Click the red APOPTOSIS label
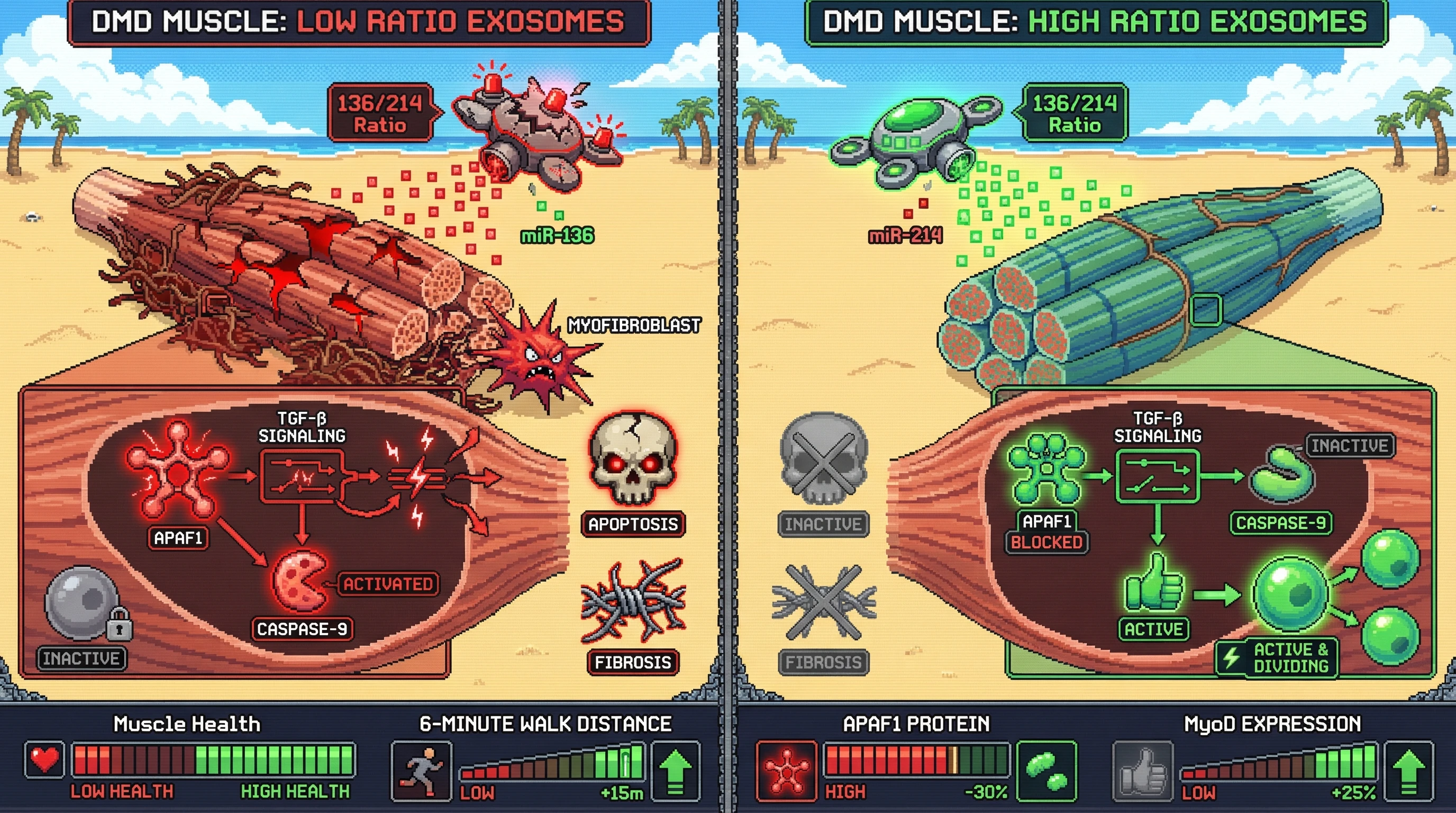 pyautogui.click(x=633, y=524)
